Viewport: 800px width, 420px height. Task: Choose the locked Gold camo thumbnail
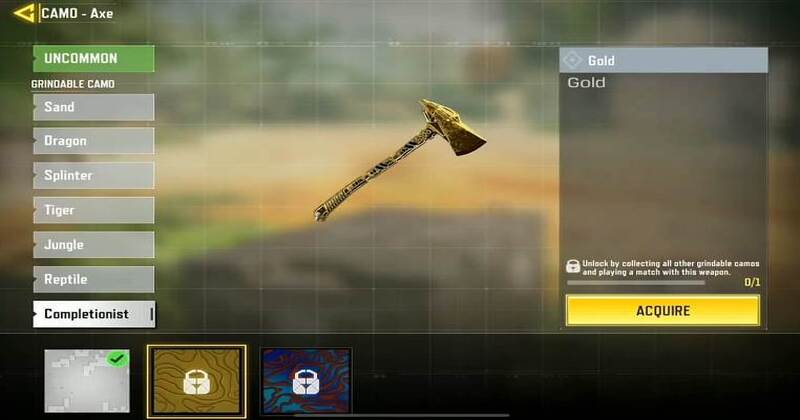click(196, 381)
